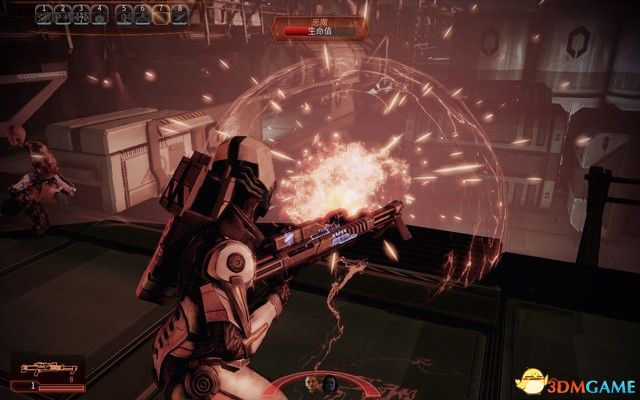640x400 pixels.
Task: Use the squad power in slot 6
Action: [142, 14]
